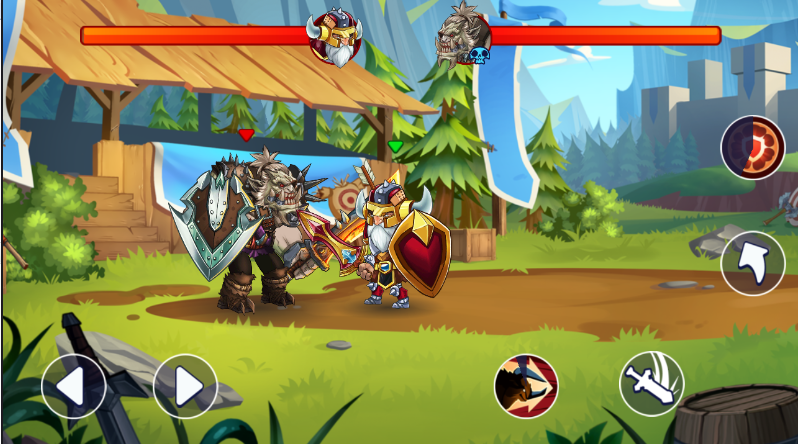
Task: Tap the move right arrow button
Action: pos(185,386)
